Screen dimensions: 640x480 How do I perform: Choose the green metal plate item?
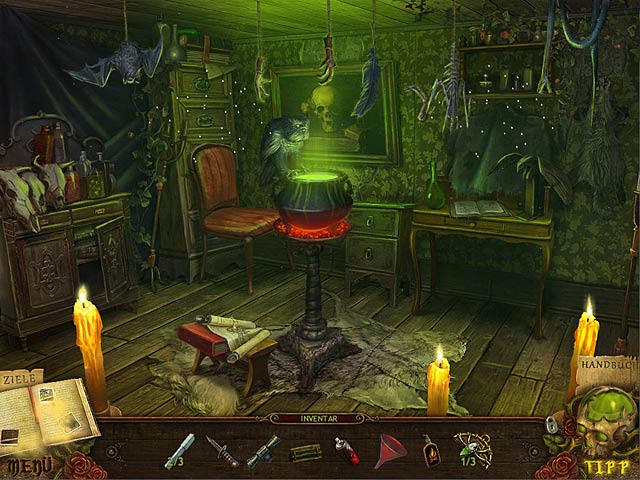(x=304, y=452)
